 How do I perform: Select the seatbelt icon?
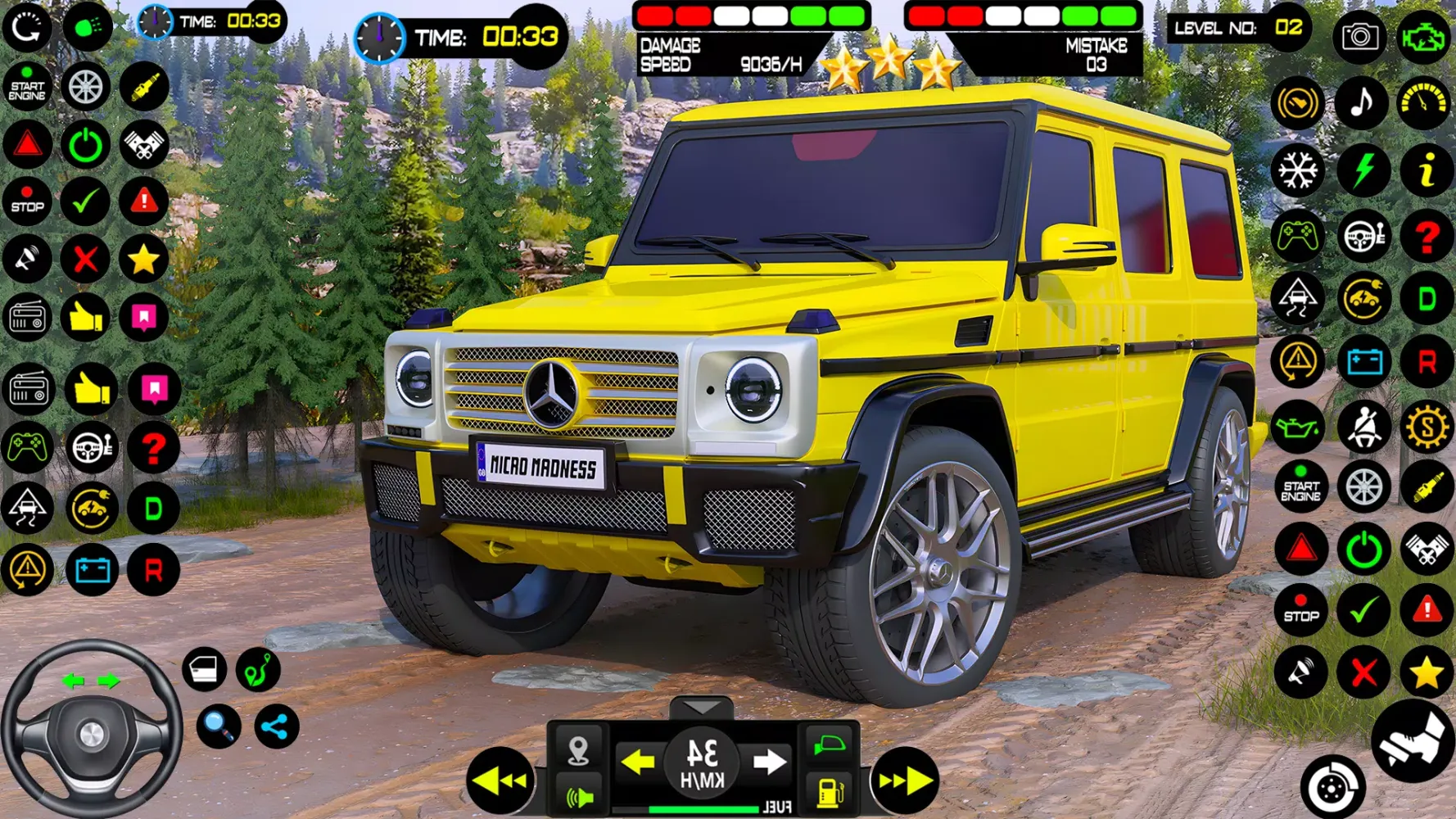pyautogui.click(x=1363, y=427)
